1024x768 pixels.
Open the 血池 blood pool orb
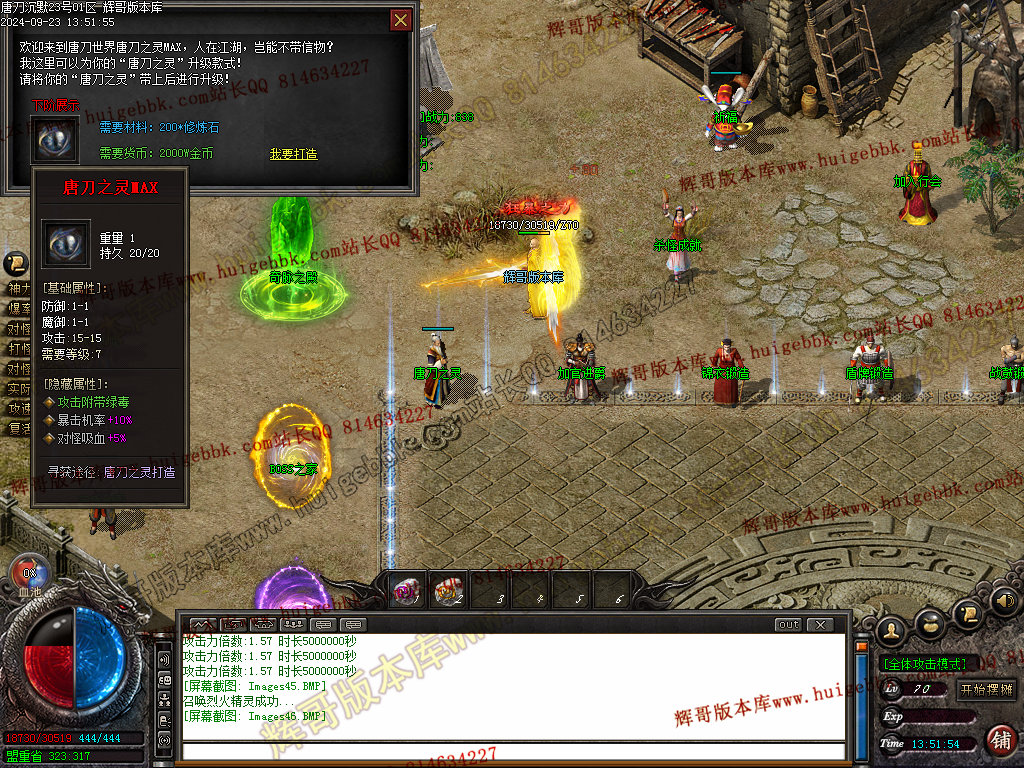[x=29, y=573]
